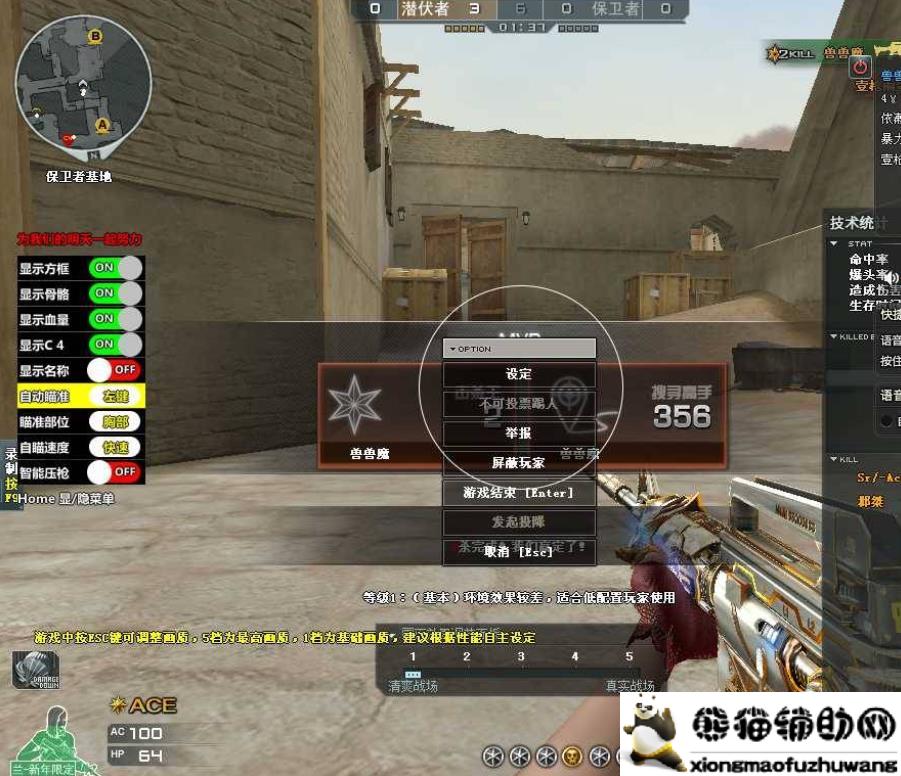Click the red power button icon
901x776 pixels.
(x=861, y=67)
